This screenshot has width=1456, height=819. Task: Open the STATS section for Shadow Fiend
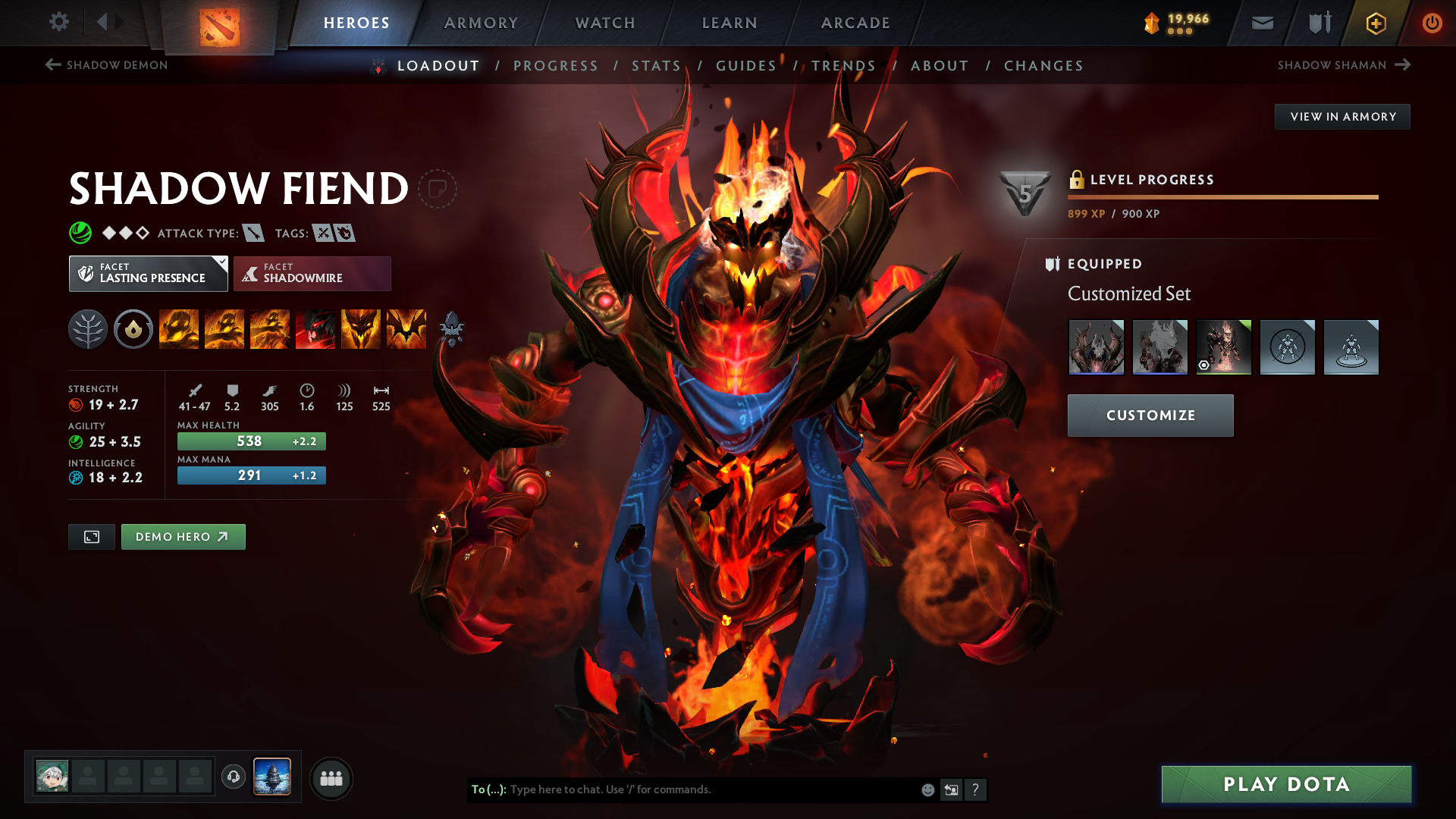point(656,66)
